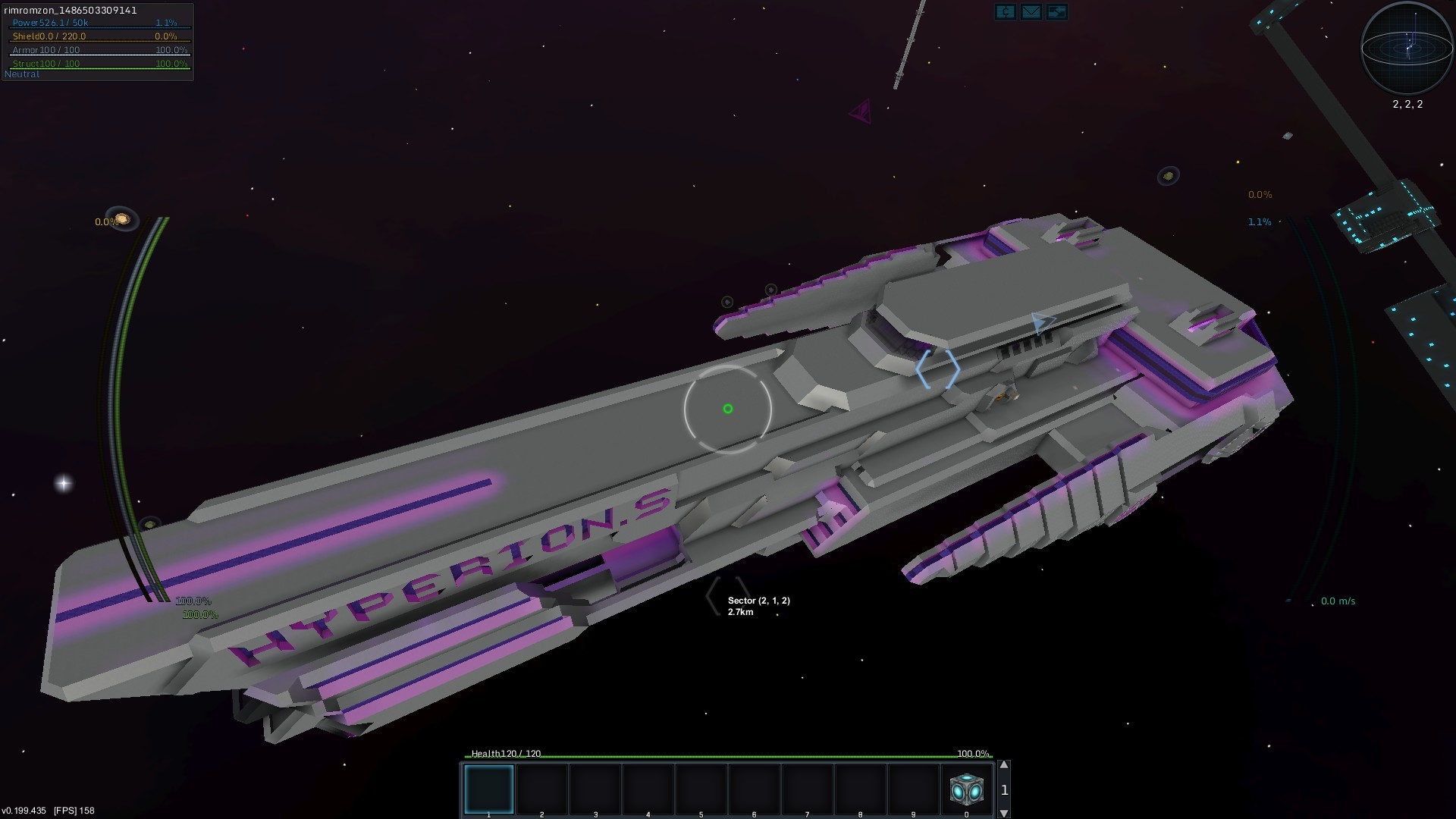
Task: Click the sector radar globe
Action: coord(1407,48)
